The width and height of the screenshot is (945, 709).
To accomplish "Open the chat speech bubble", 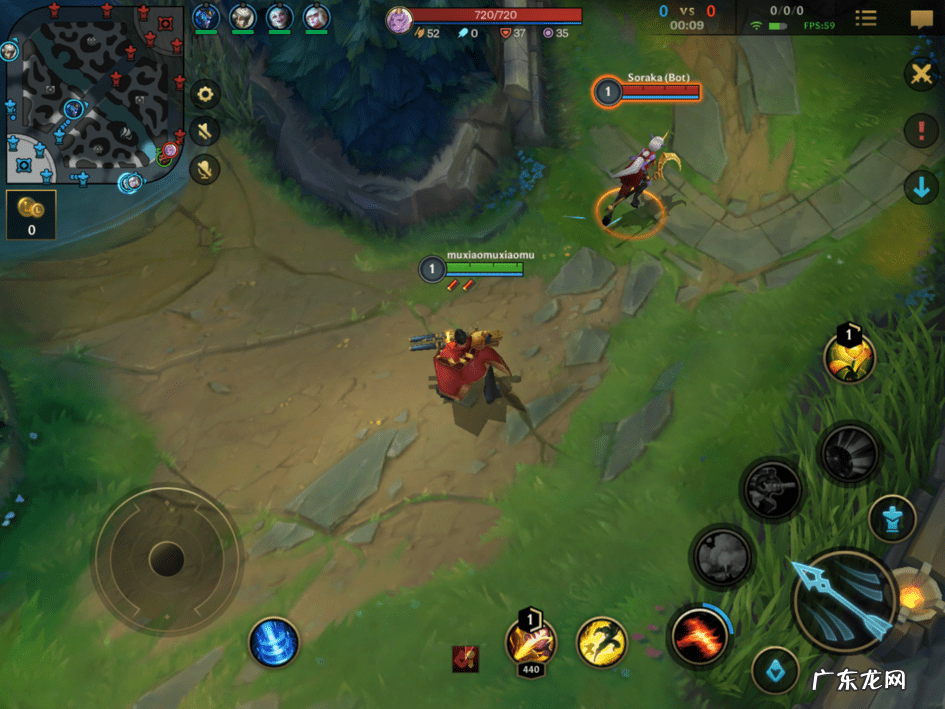I will 921,18.
